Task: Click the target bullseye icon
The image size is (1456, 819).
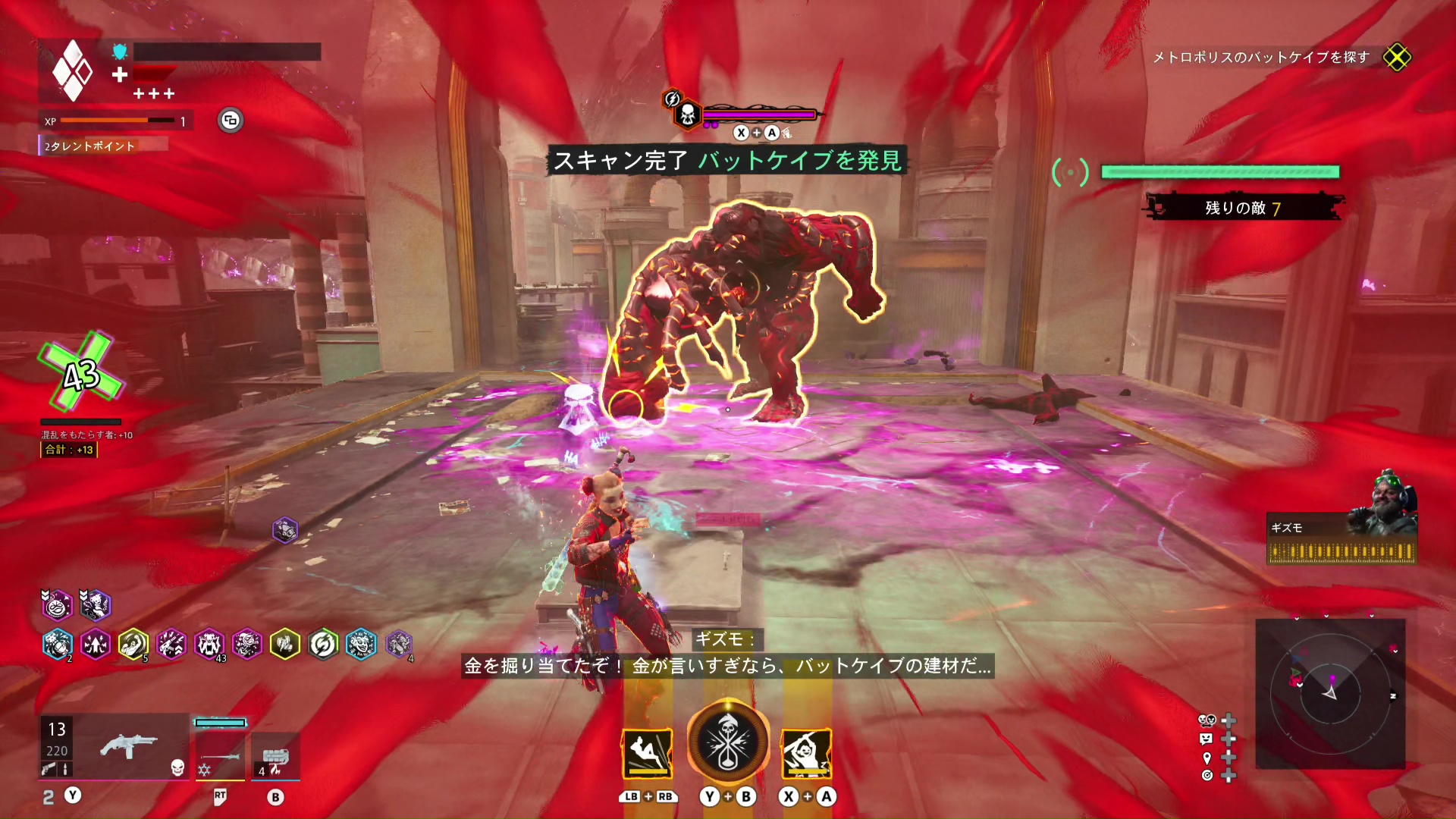Action: tap(1207, 775)
